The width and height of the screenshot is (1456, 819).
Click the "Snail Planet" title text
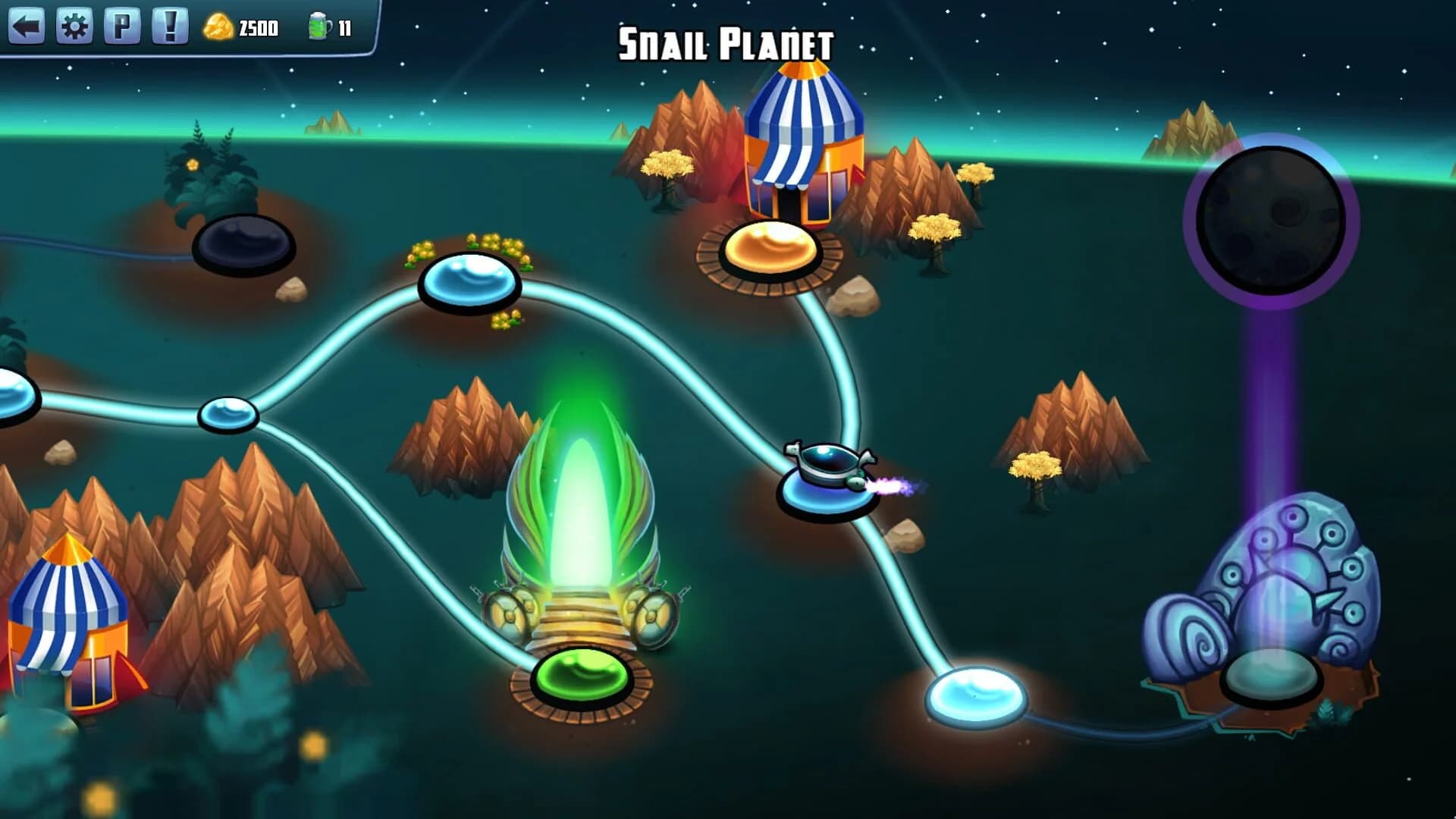click(x=726, y=42)
